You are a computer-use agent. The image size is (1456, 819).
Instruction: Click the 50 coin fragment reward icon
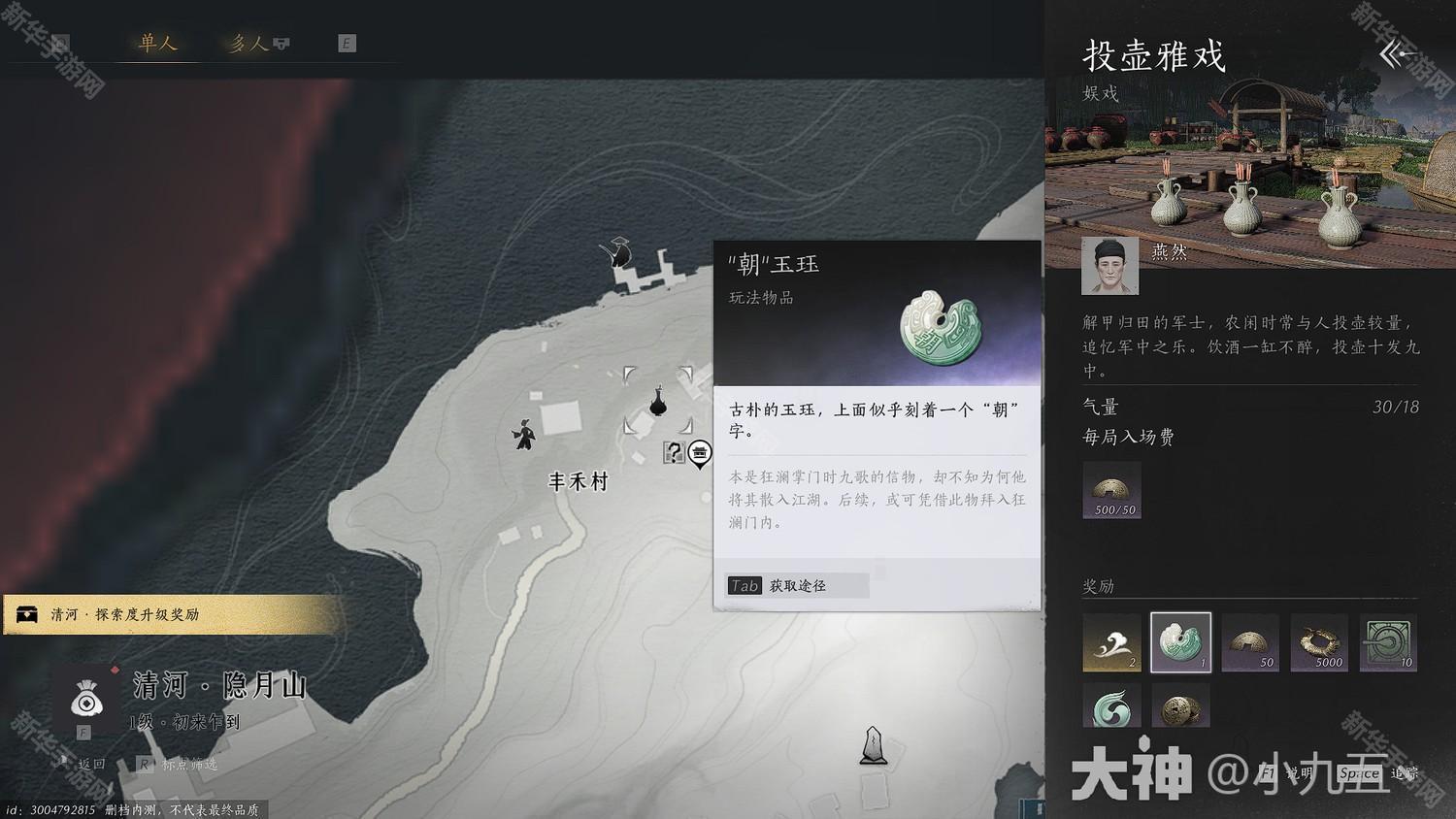1250,641
